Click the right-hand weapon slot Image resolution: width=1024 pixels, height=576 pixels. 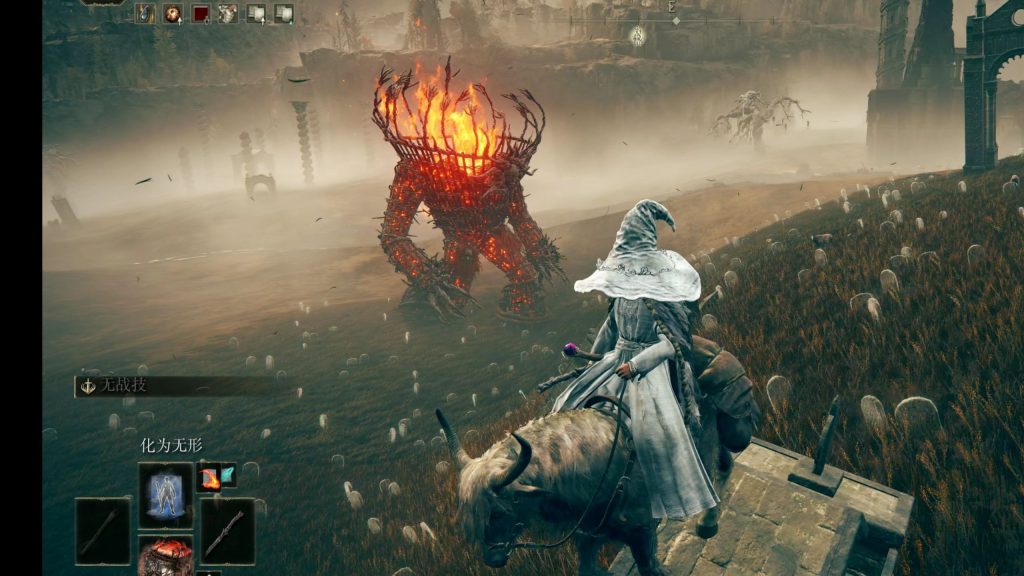point(227,530)
